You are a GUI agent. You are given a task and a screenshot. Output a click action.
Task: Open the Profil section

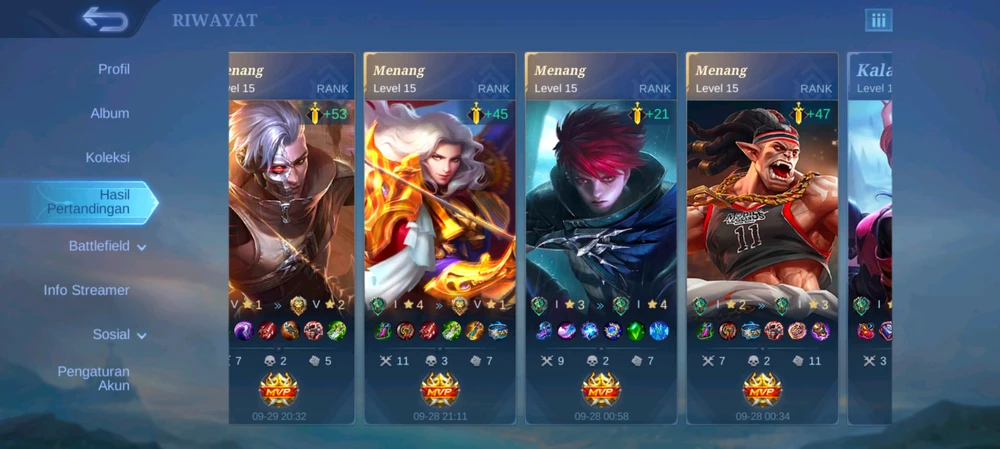[114, 69]
